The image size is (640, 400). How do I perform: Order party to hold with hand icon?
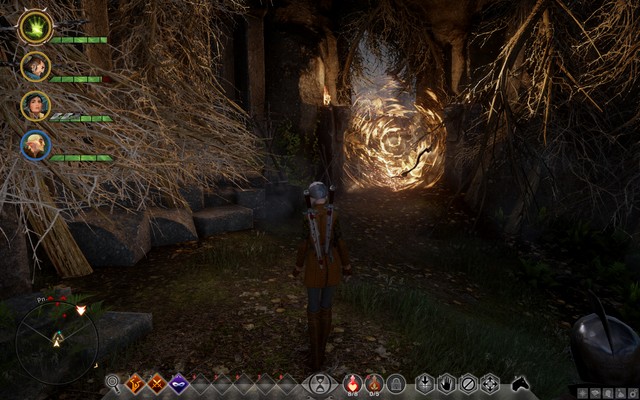click(x=447, y=383)
